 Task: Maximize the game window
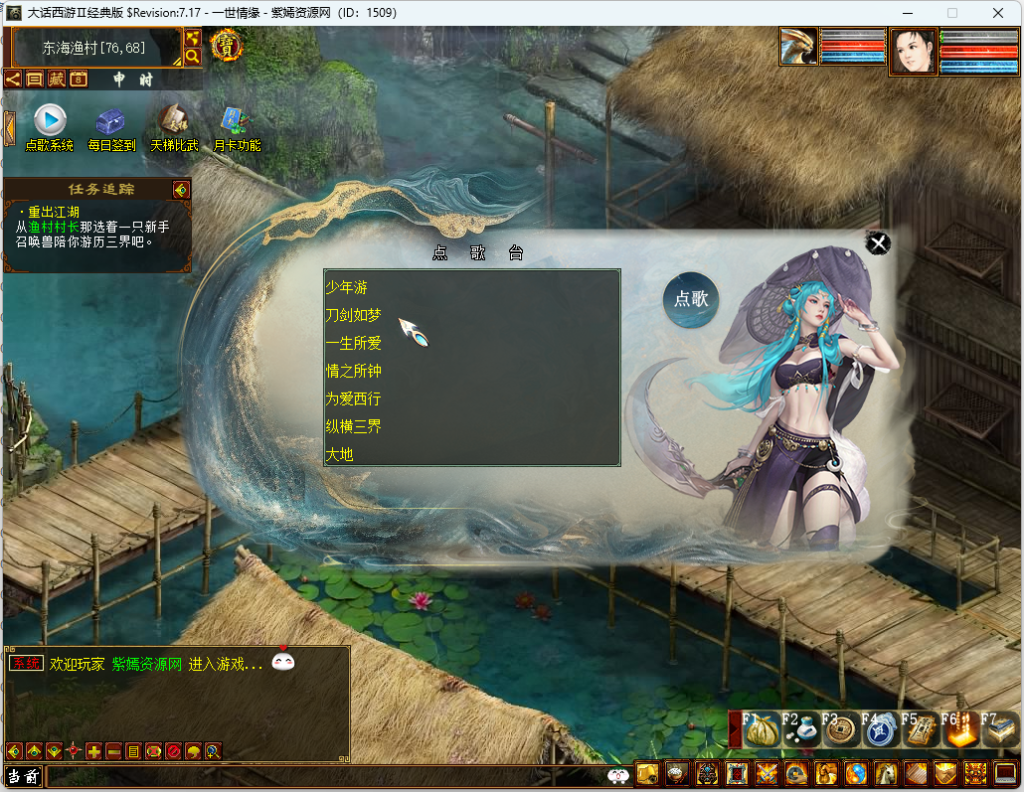pos(952,13)
